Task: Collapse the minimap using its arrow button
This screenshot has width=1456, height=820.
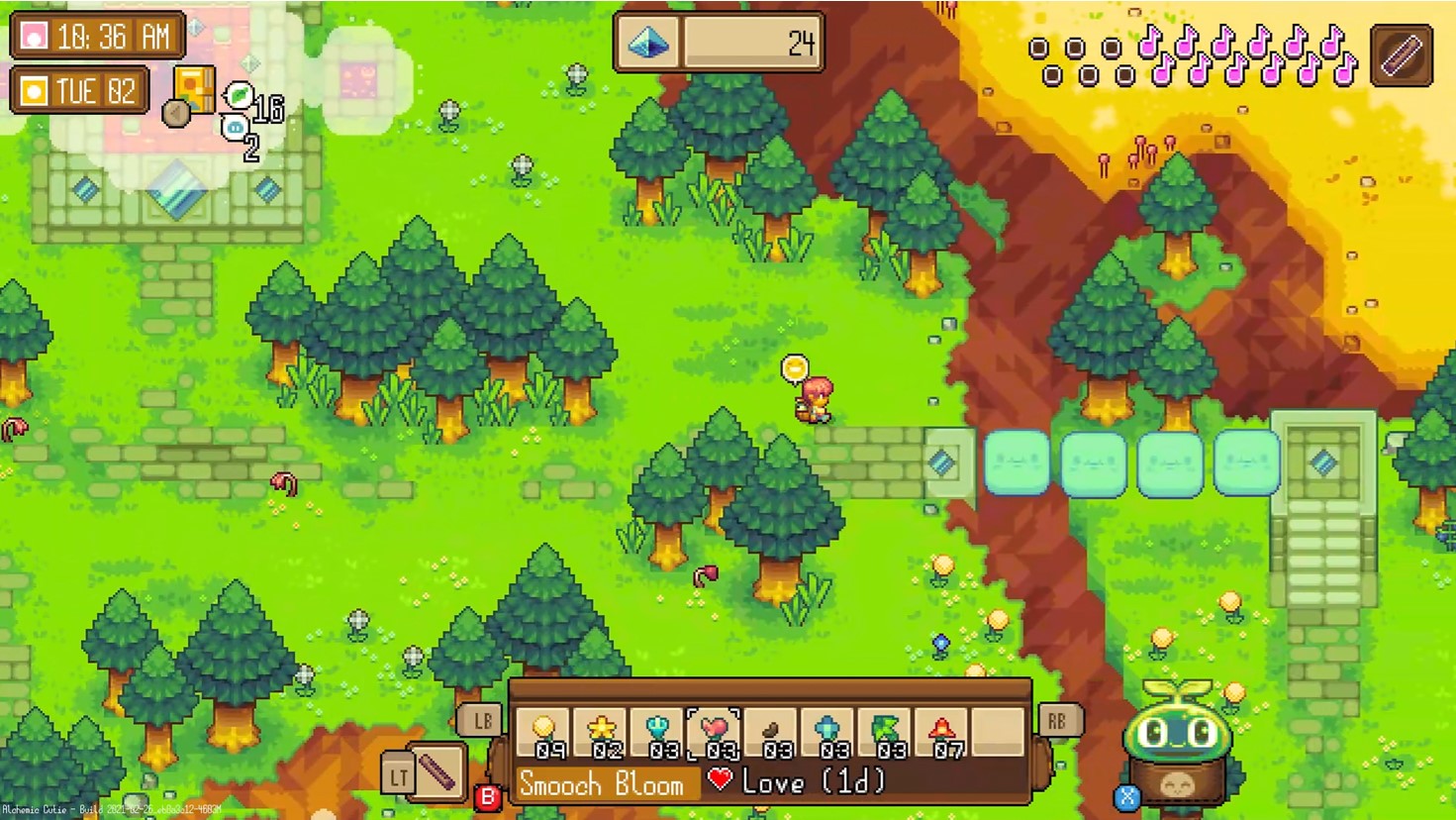Action: tap(175, 115)
